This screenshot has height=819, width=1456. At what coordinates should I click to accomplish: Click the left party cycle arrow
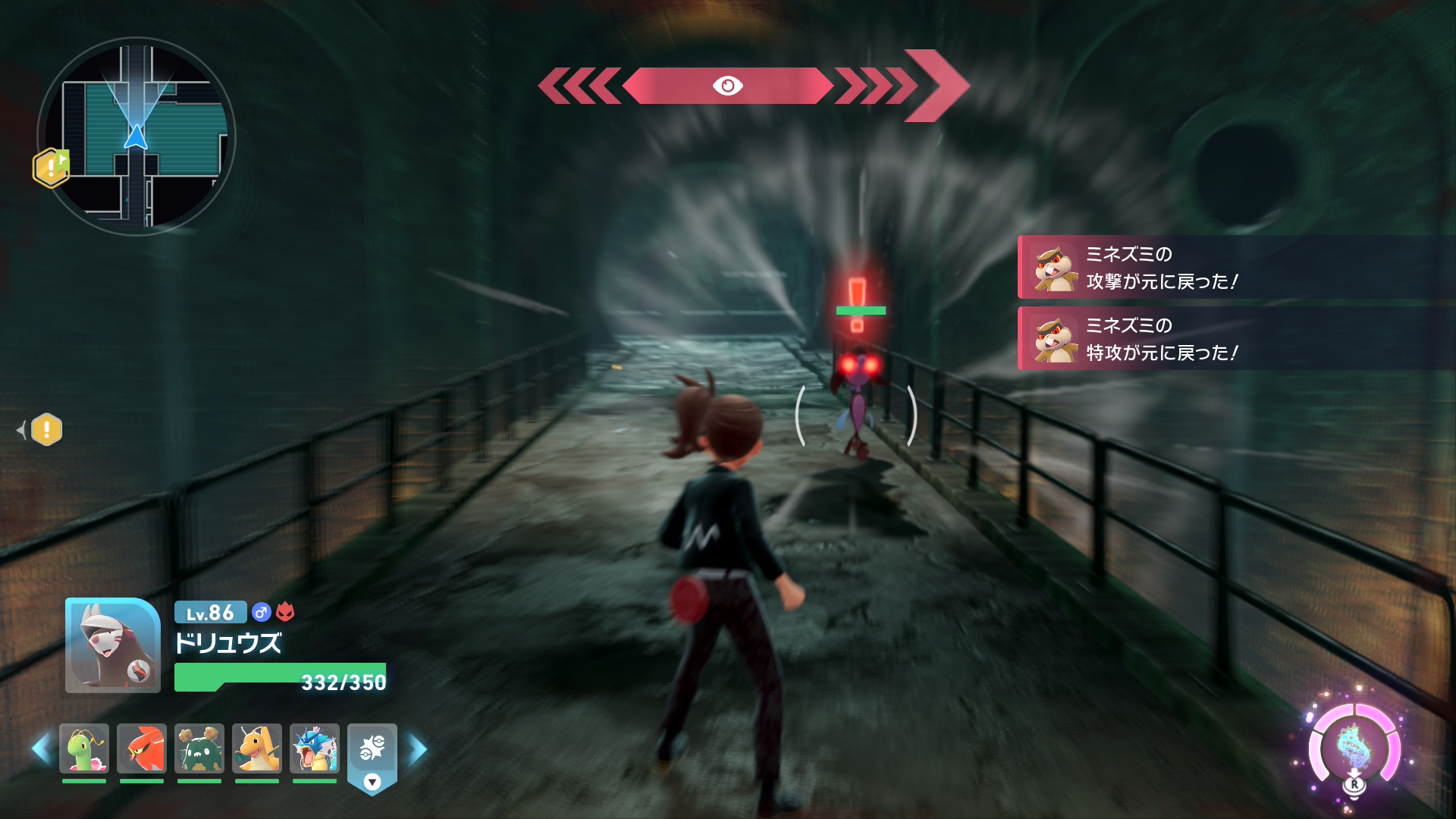tap(41, 749)
